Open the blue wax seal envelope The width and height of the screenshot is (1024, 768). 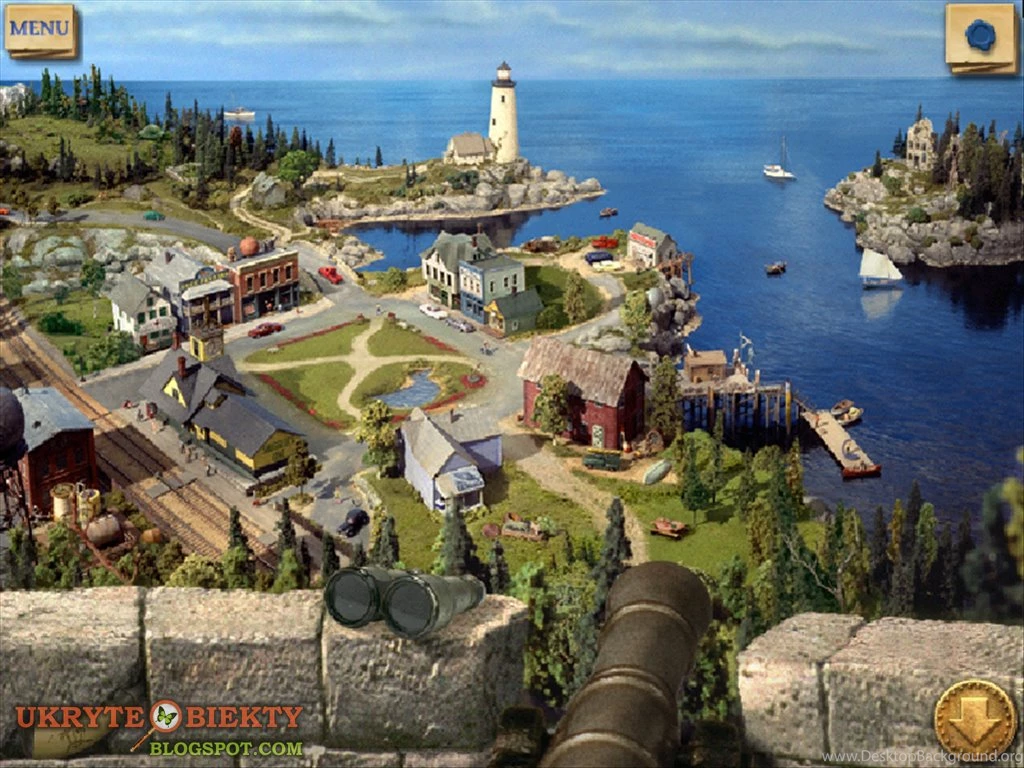pyautogui.click(x=980, y=37)
